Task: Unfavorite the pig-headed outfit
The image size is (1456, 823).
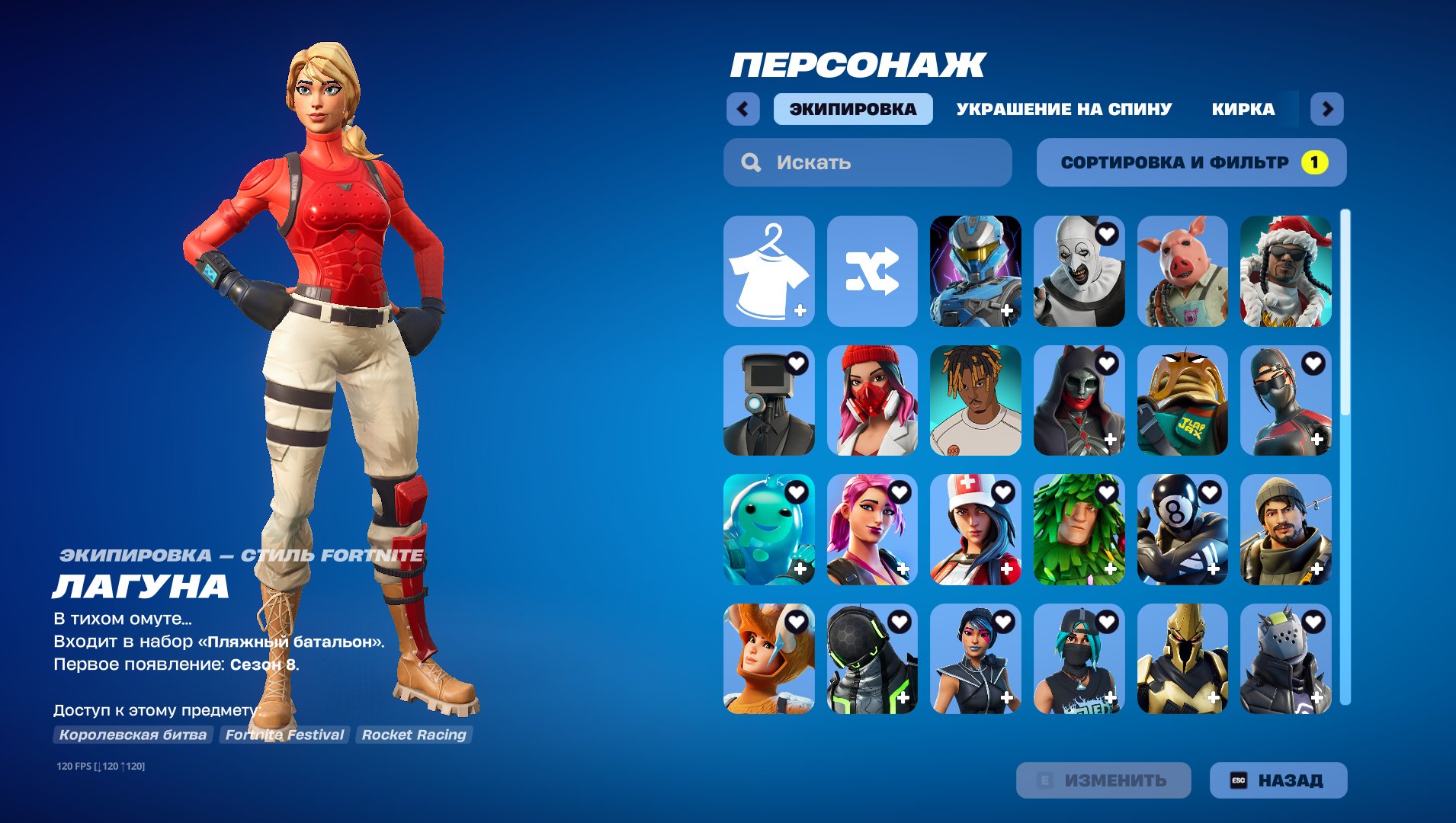Action: (x=1210, y=235)
